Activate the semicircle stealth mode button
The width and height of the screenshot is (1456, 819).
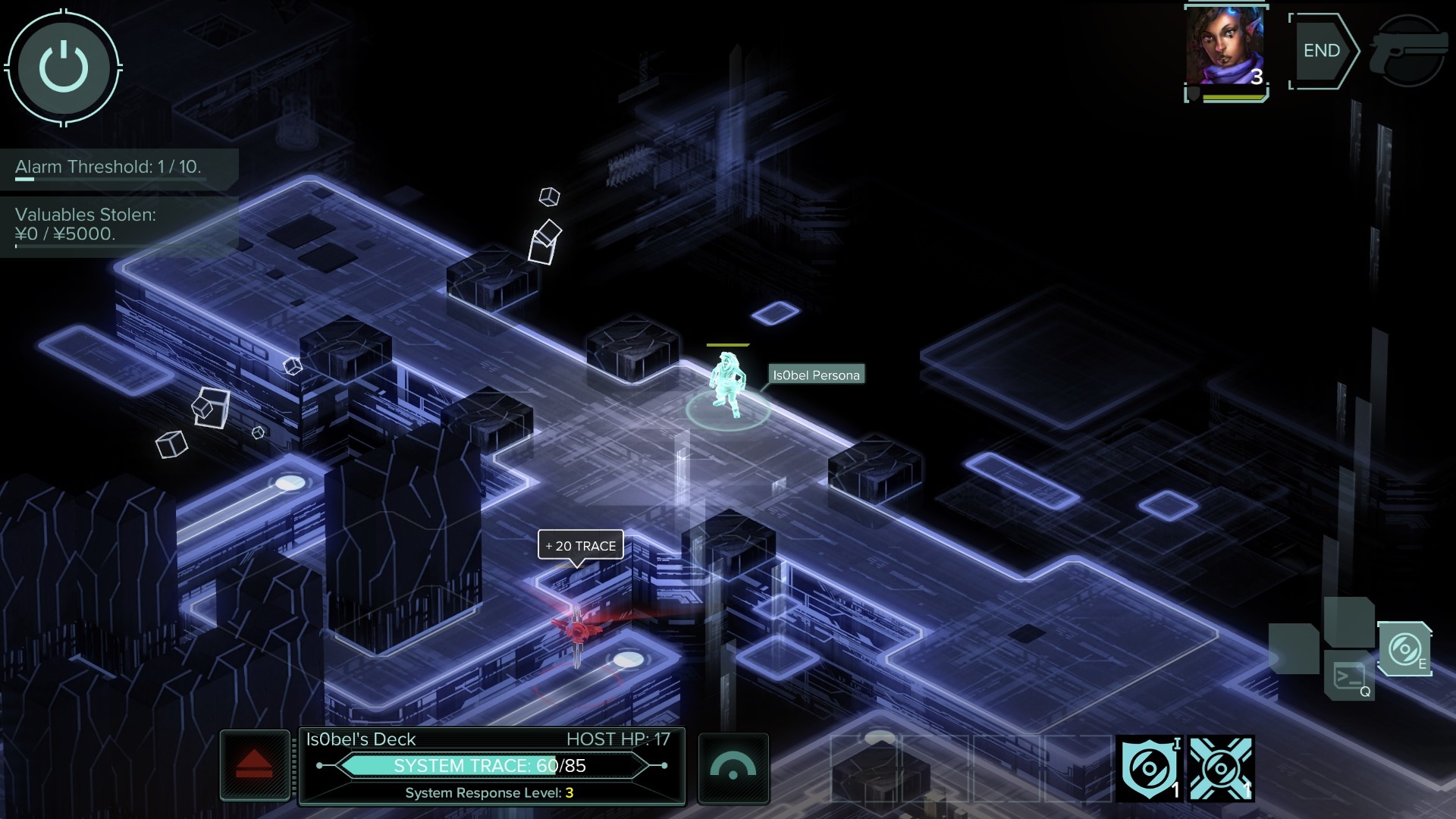tap(733, 767)
